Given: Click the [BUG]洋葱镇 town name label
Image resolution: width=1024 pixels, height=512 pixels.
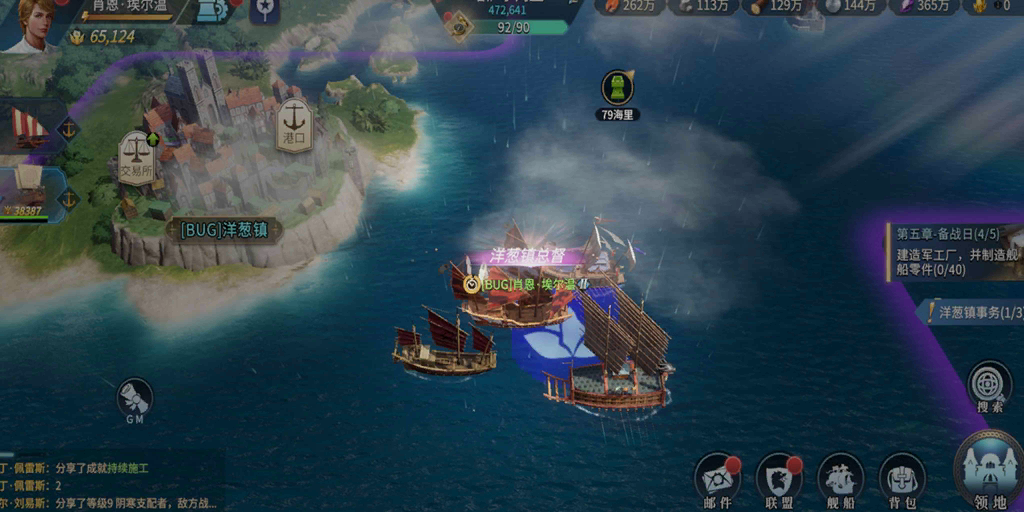Looking at the screenshot, I should click(x=224, y=230).
